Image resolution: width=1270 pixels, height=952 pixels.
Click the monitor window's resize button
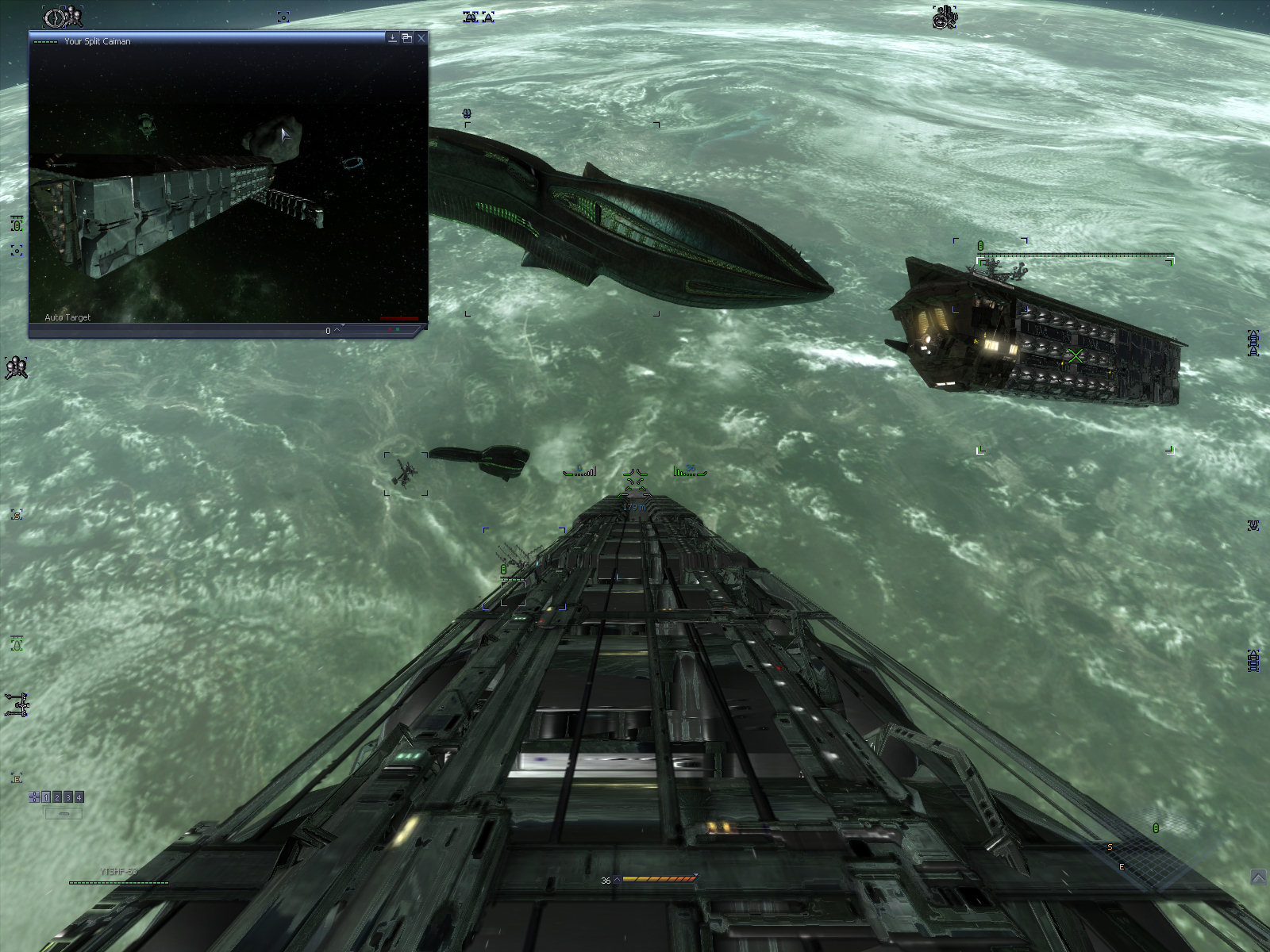406,38
